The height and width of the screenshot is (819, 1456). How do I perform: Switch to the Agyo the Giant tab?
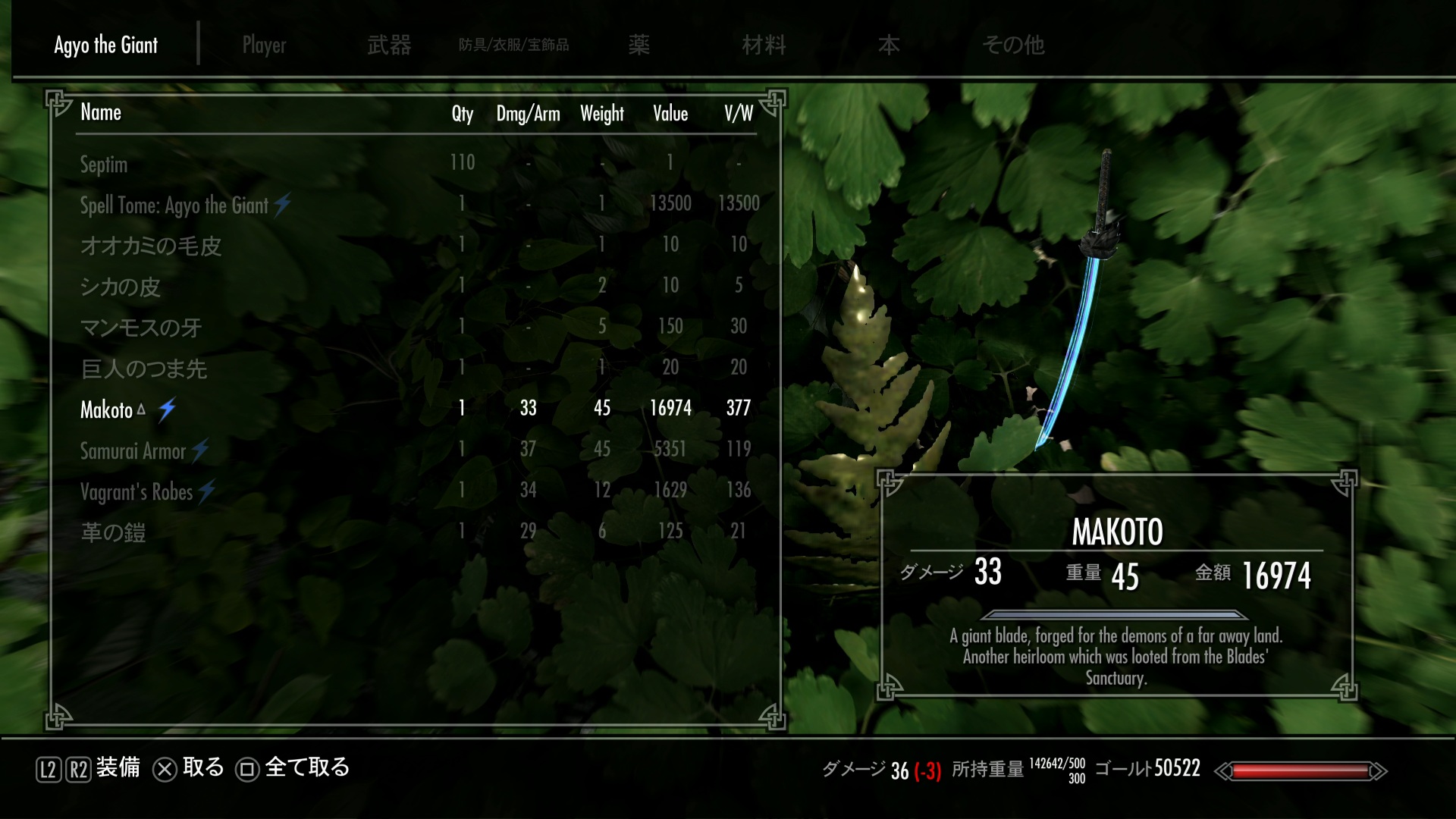pos(106,45)
